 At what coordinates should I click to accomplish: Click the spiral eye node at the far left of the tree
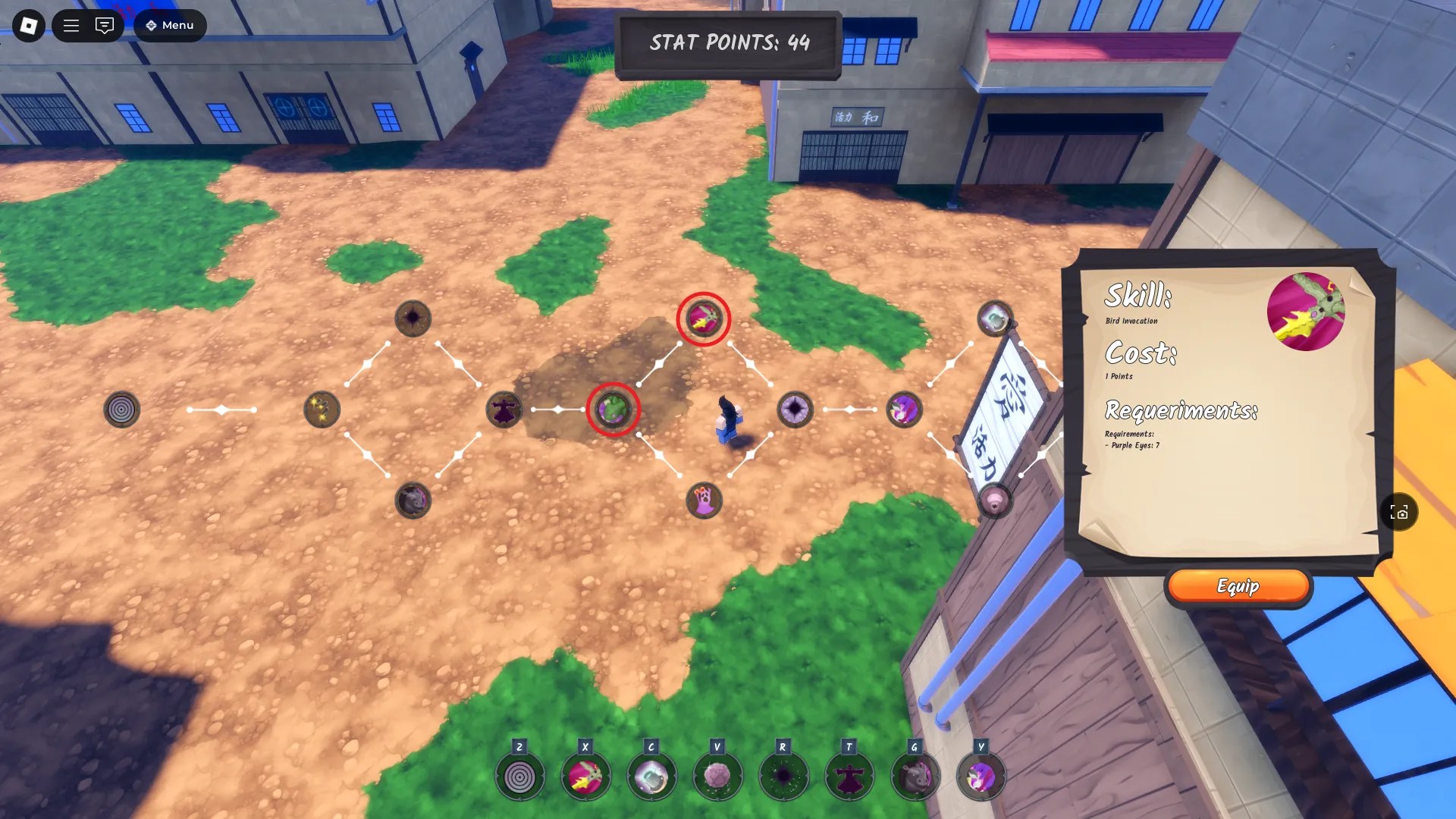[x=121, y=409]
